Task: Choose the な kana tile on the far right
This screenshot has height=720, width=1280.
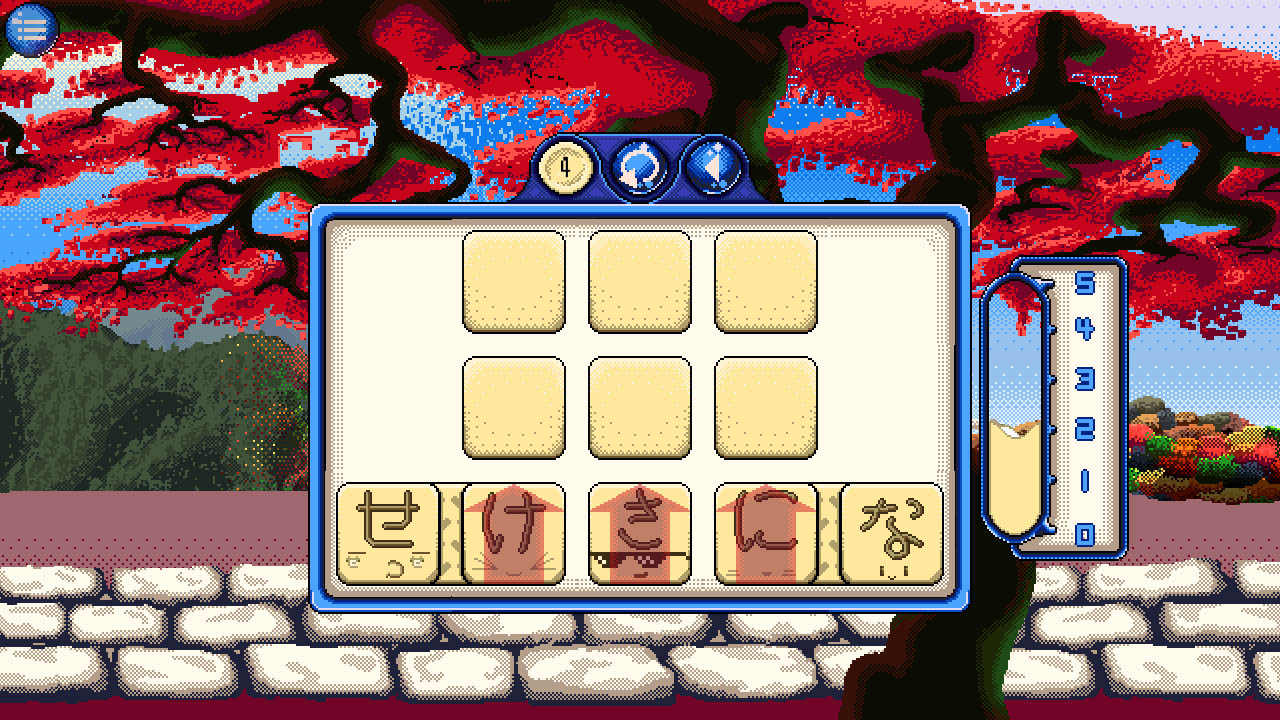Action: pyautogui.click(x=890, y=531)
